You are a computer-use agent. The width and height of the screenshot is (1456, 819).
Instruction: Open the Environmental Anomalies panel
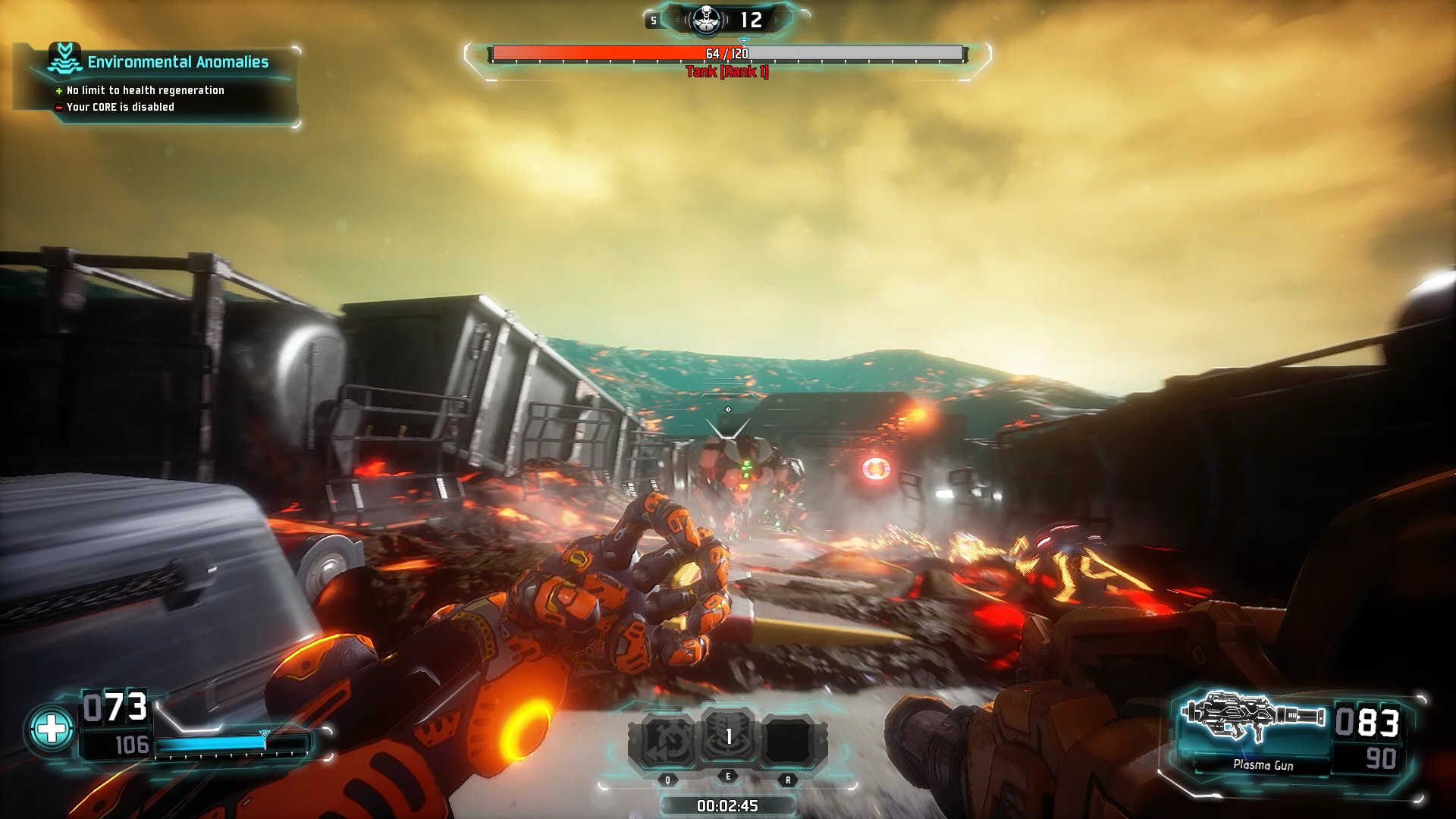[177, 62]
